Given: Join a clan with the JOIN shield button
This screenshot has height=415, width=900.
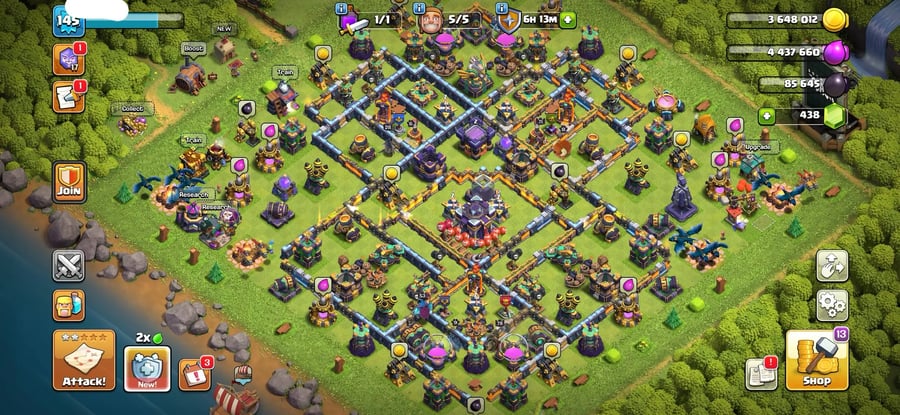Looking at the screenshot, I should 69,184.
